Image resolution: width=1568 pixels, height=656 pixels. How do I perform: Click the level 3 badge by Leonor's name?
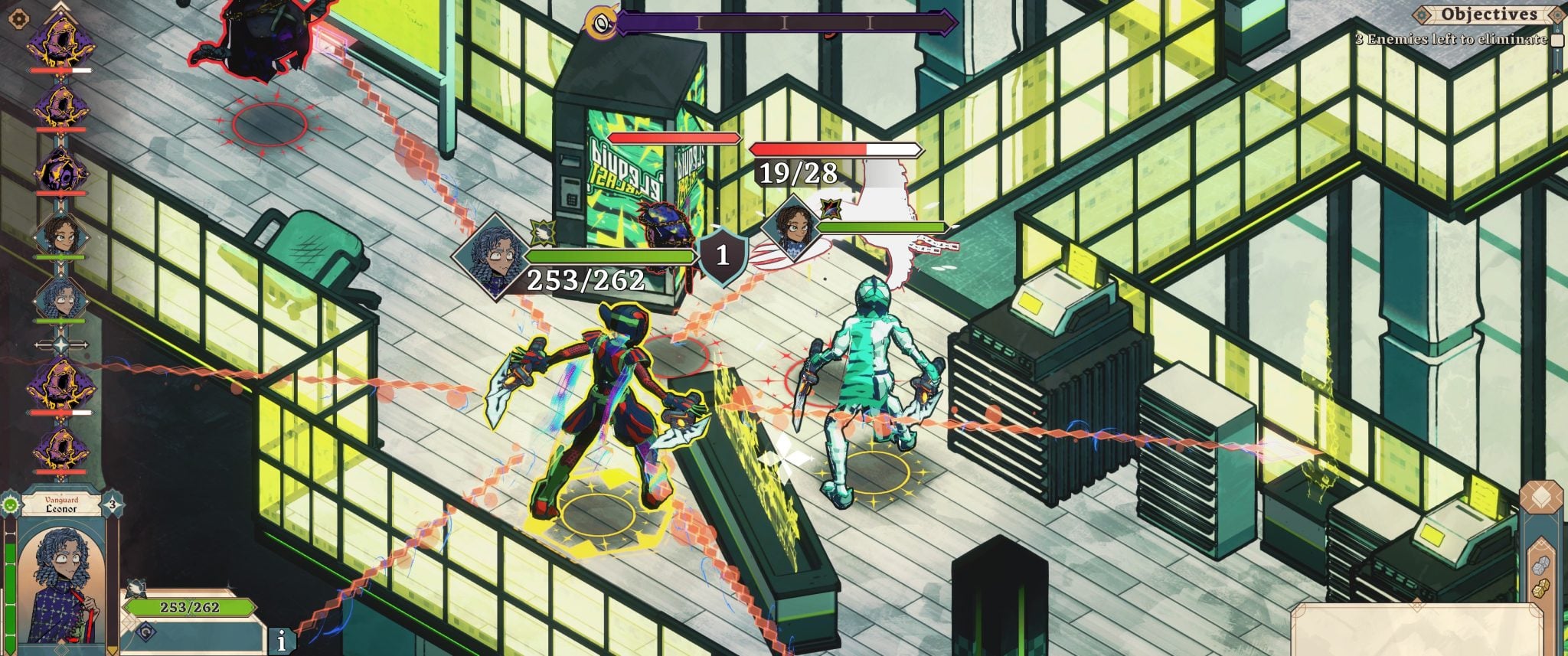(x=112, y=504)
